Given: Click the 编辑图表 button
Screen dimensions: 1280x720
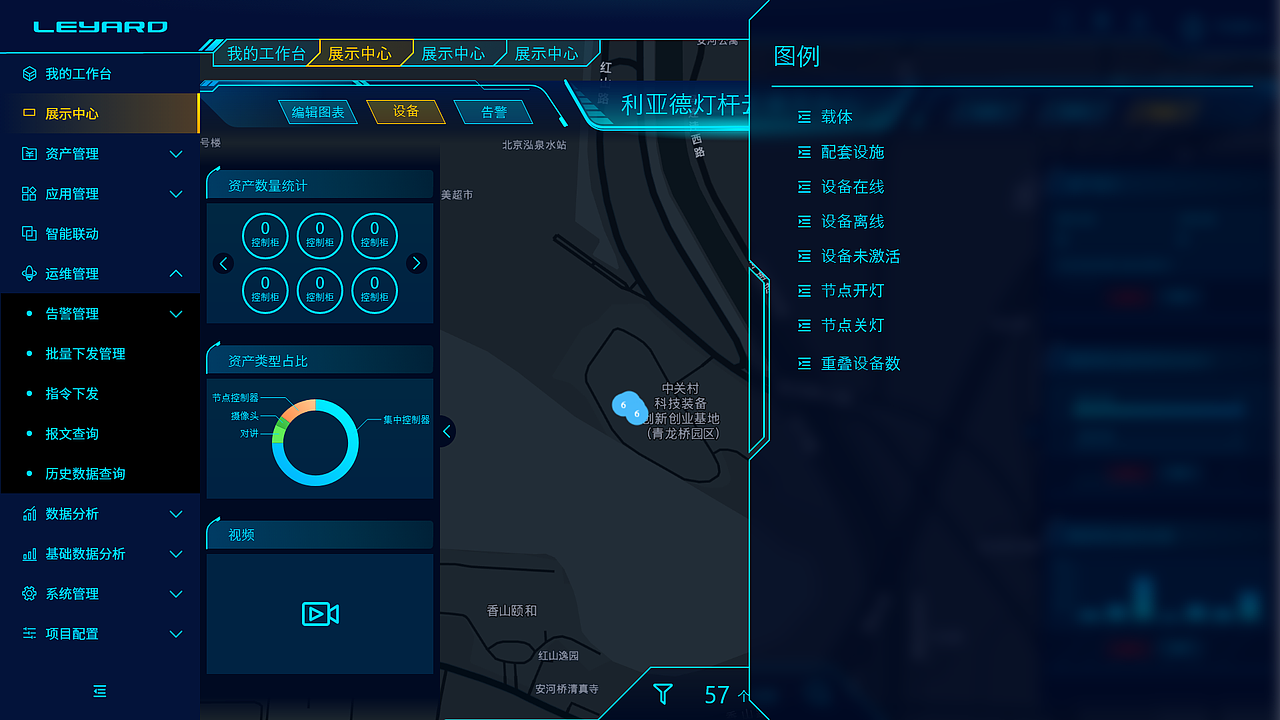Looking at the screenshot, I should (320, 112).
